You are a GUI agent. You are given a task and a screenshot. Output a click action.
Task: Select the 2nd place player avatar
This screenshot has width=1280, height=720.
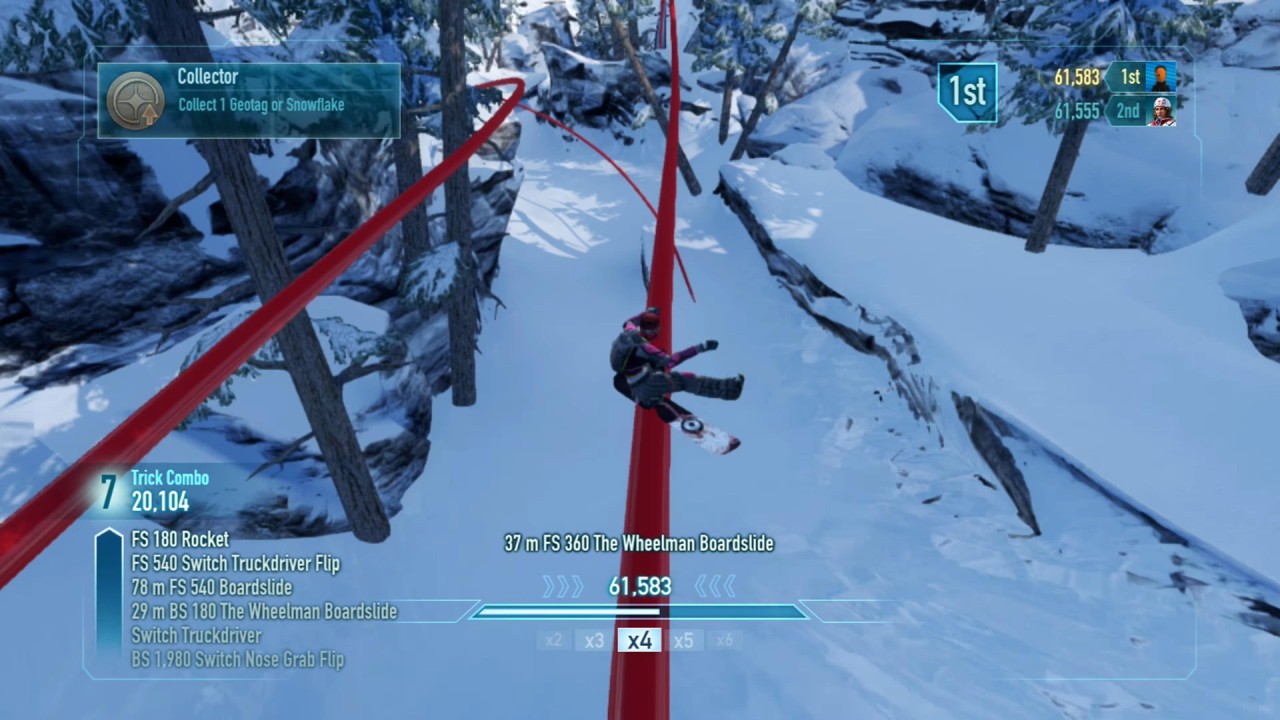click(1161, 111)
